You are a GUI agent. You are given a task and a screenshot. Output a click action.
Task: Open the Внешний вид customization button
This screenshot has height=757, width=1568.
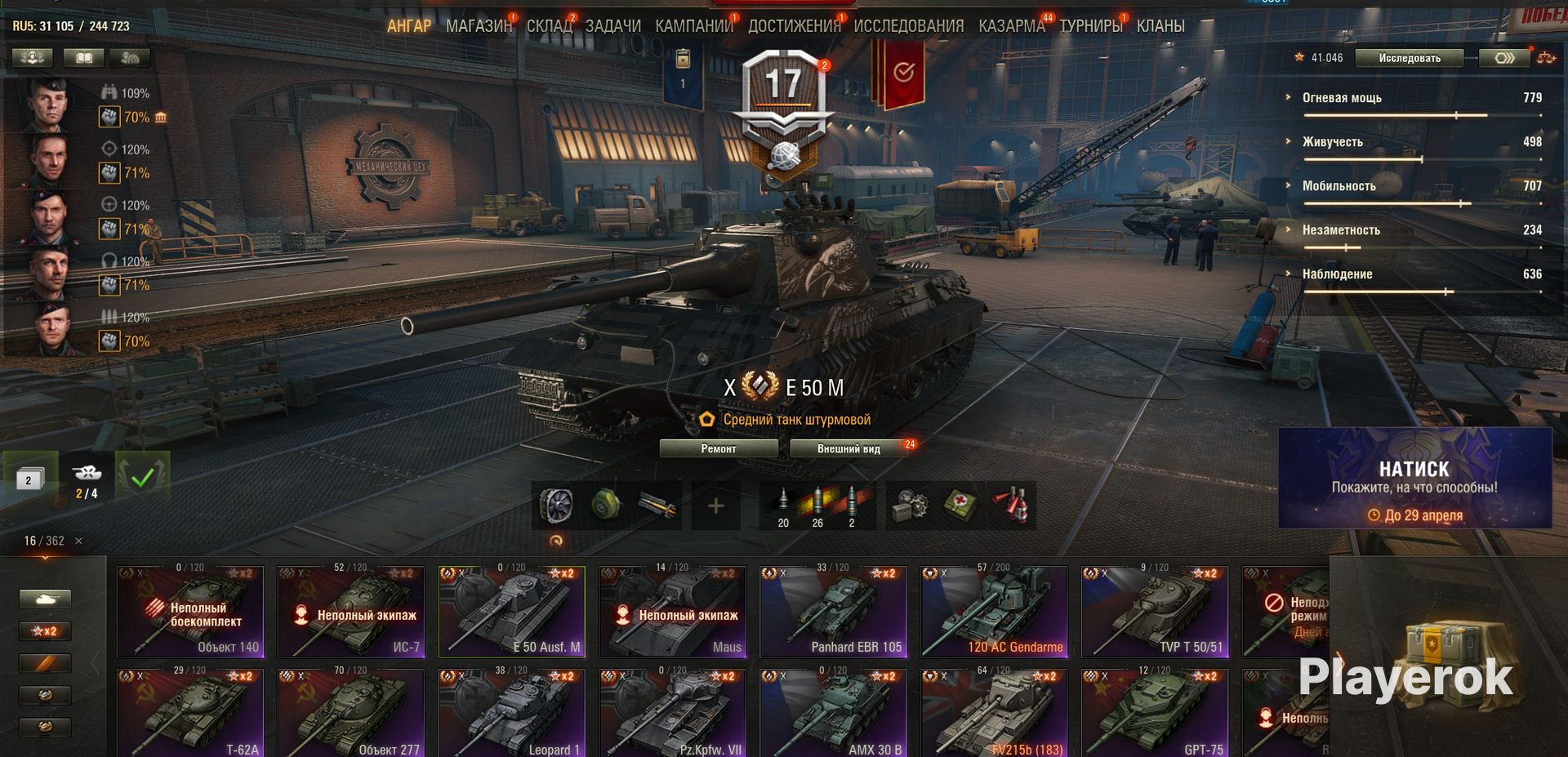849,448
